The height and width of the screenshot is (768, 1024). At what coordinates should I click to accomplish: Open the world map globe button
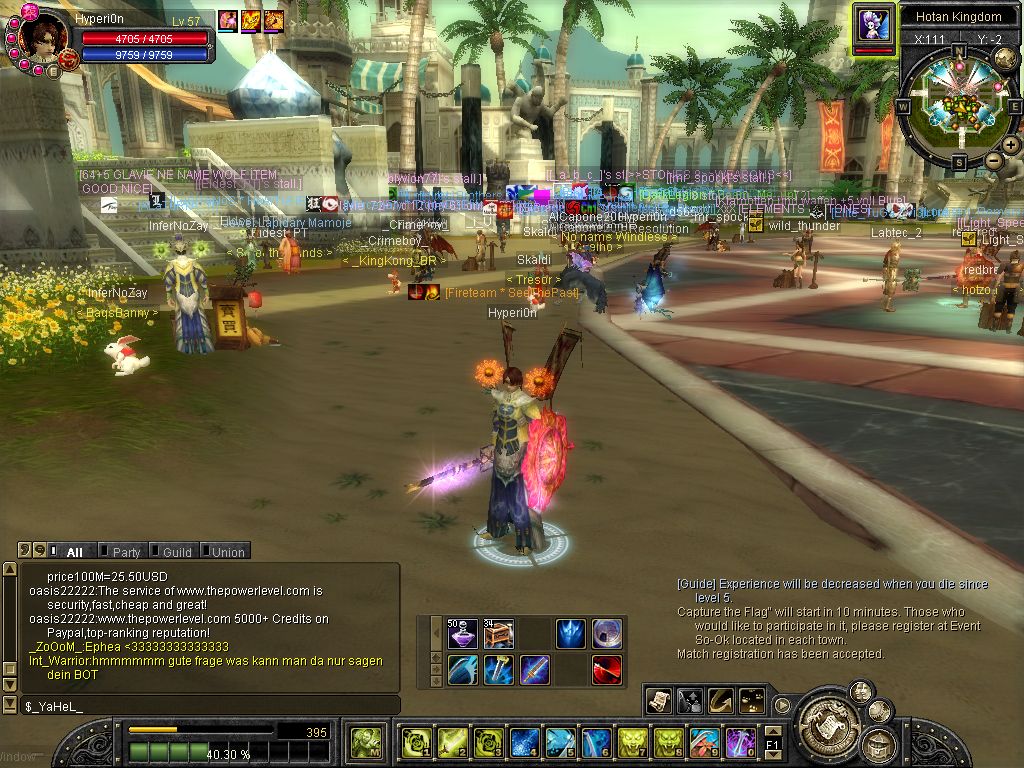[1006, 59]
